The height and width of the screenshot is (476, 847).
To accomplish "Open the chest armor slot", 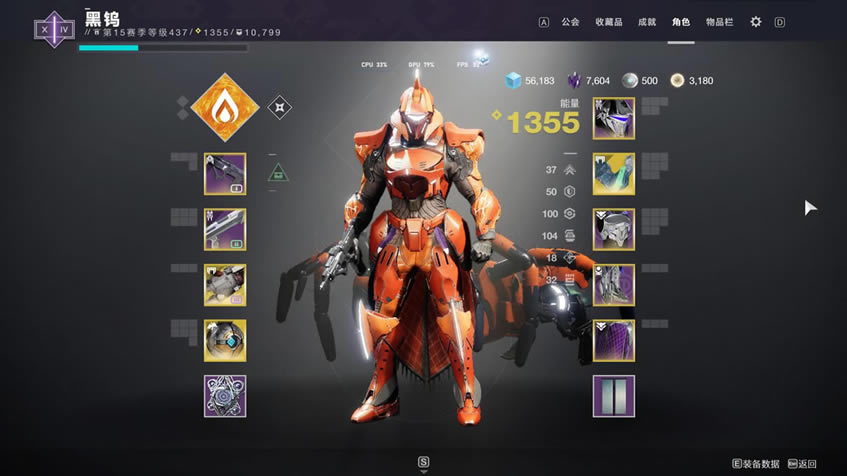I will (x=613, y=229).
